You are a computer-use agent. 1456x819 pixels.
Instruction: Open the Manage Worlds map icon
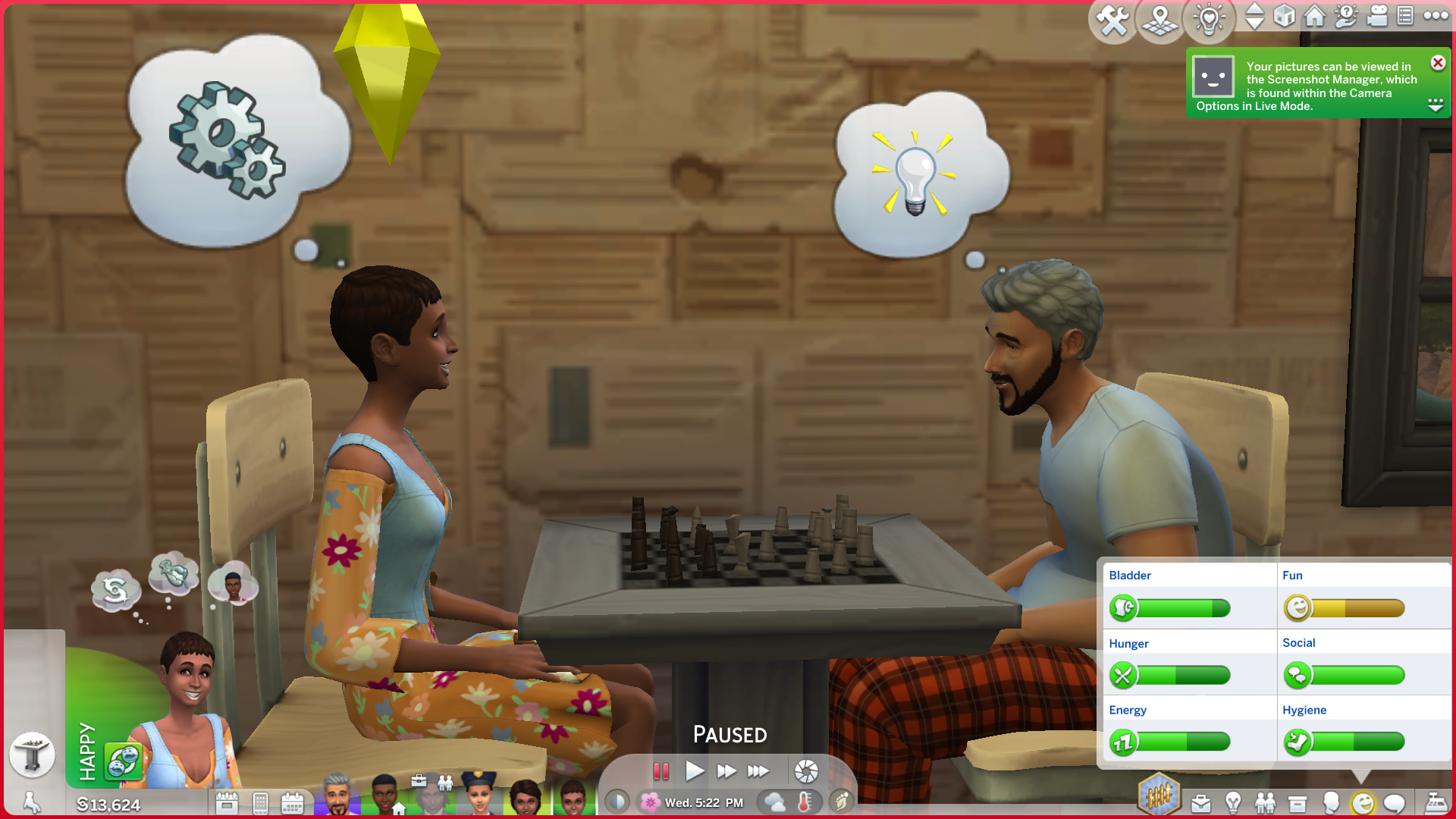point(1160,20)
